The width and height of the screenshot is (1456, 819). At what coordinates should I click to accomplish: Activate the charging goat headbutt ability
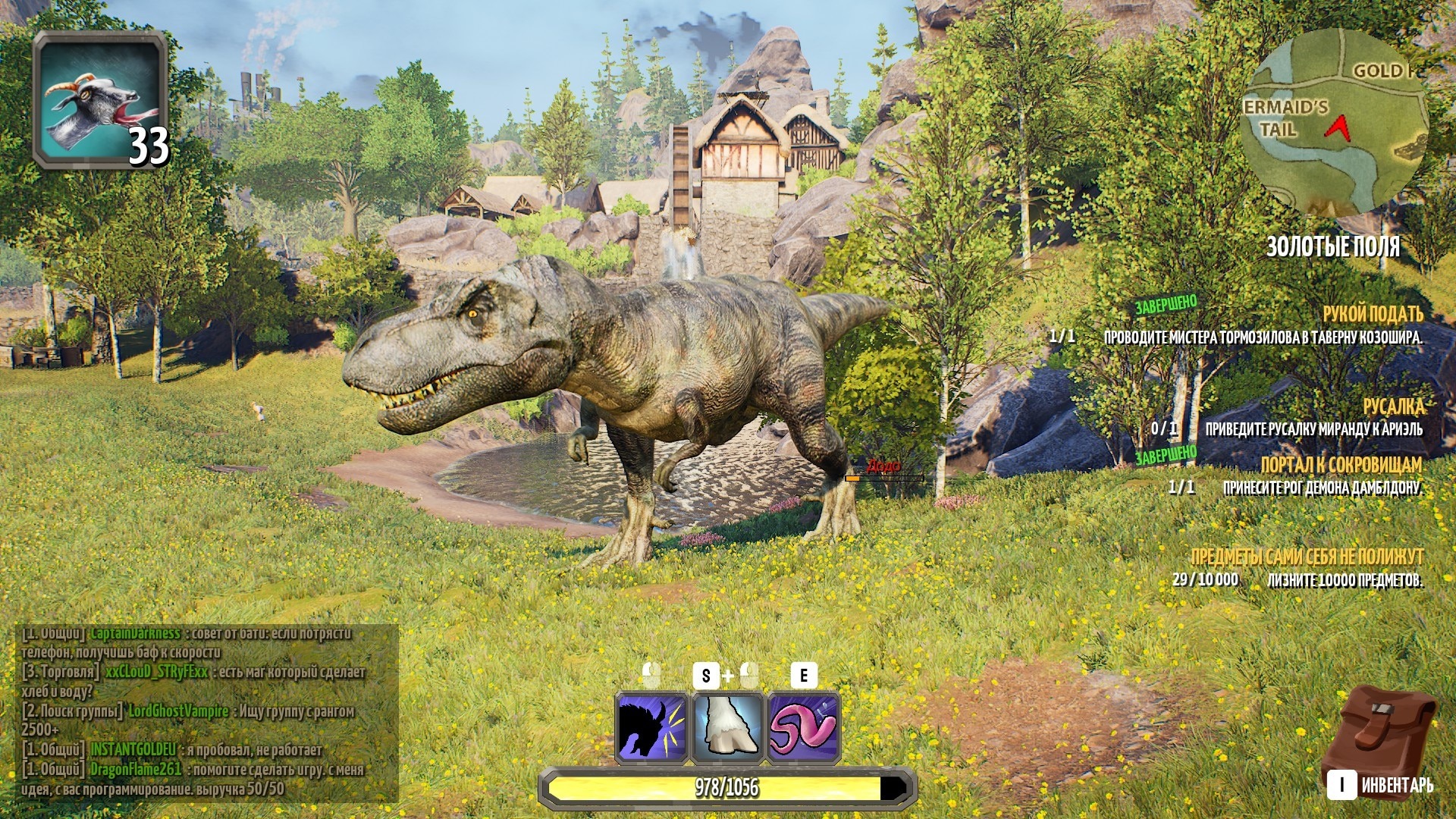pyautogui.click(x=652, y=727)
